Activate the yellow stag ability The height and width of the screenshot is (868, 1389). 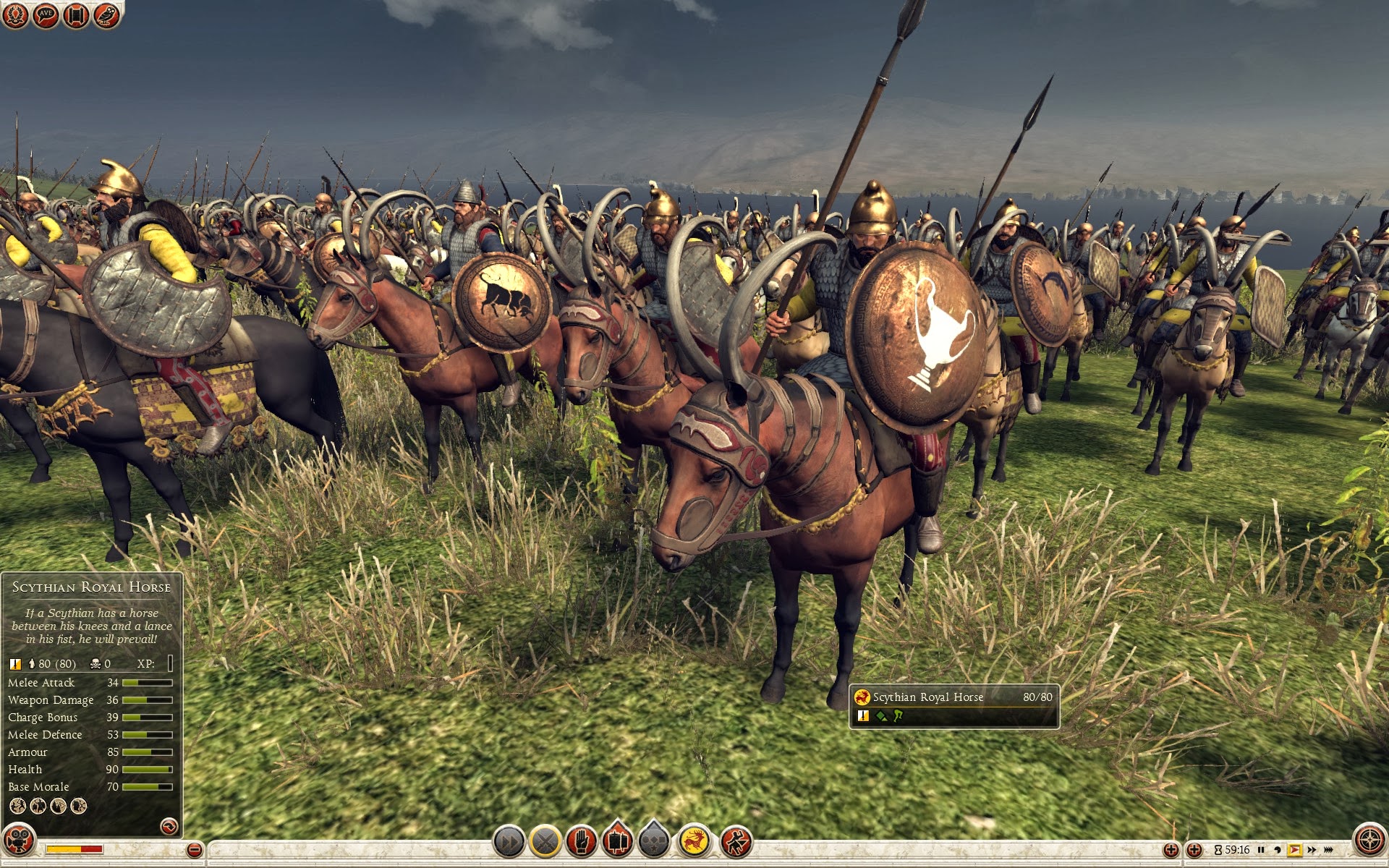[694, 842]
